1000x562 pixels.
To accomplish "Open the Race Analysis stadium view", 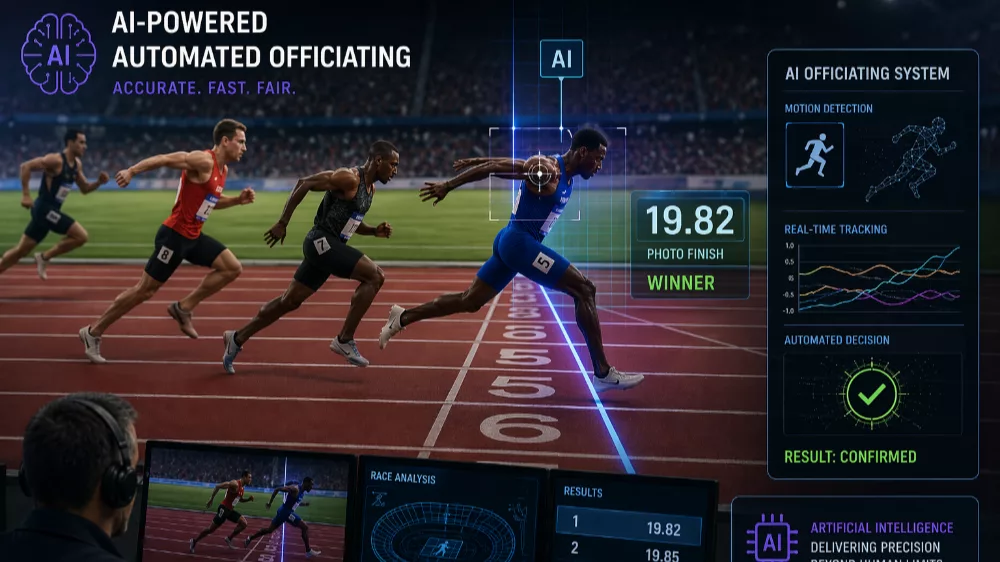I will [x=449, y=518].
